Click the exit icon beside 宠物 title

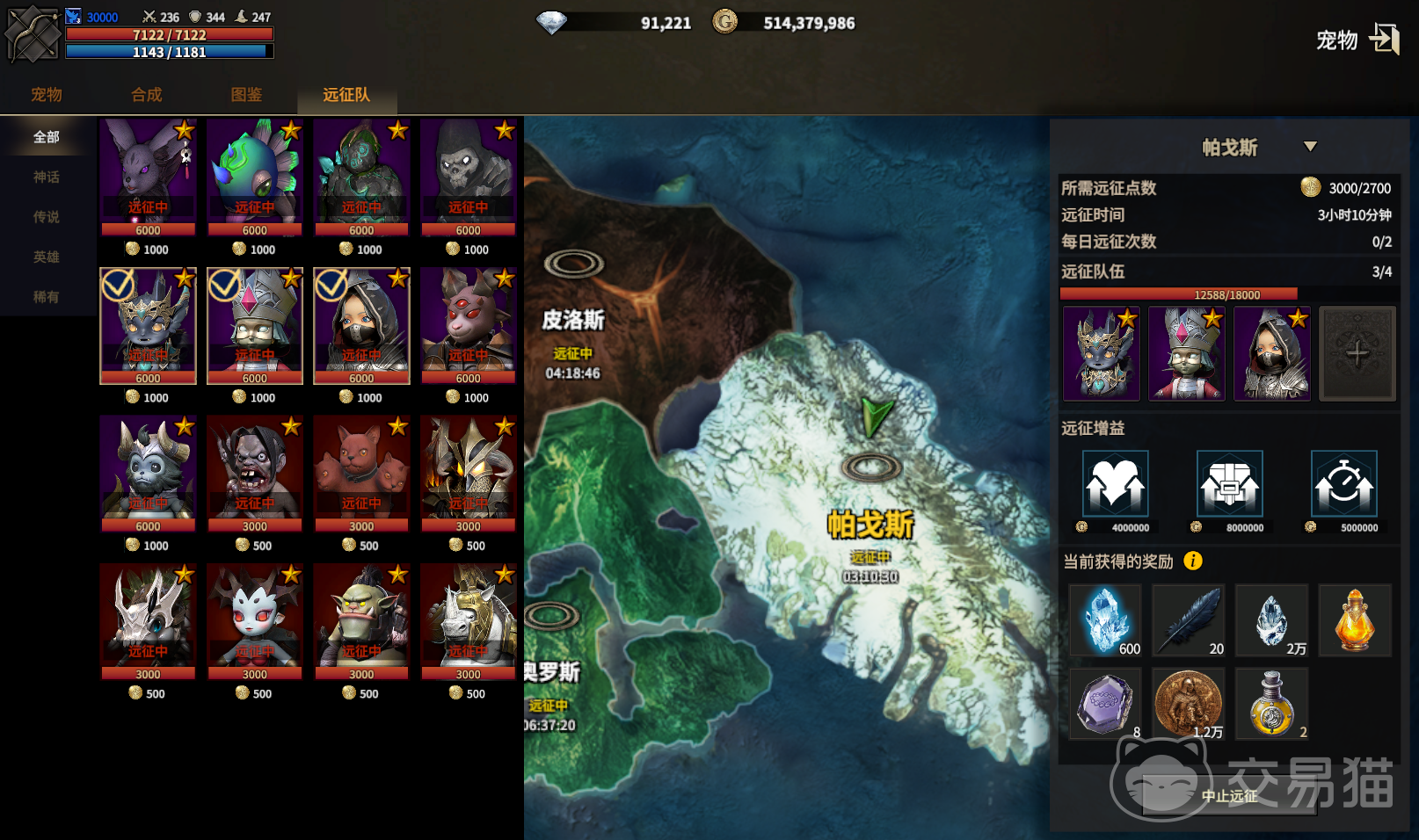(x=1384, y=39)
